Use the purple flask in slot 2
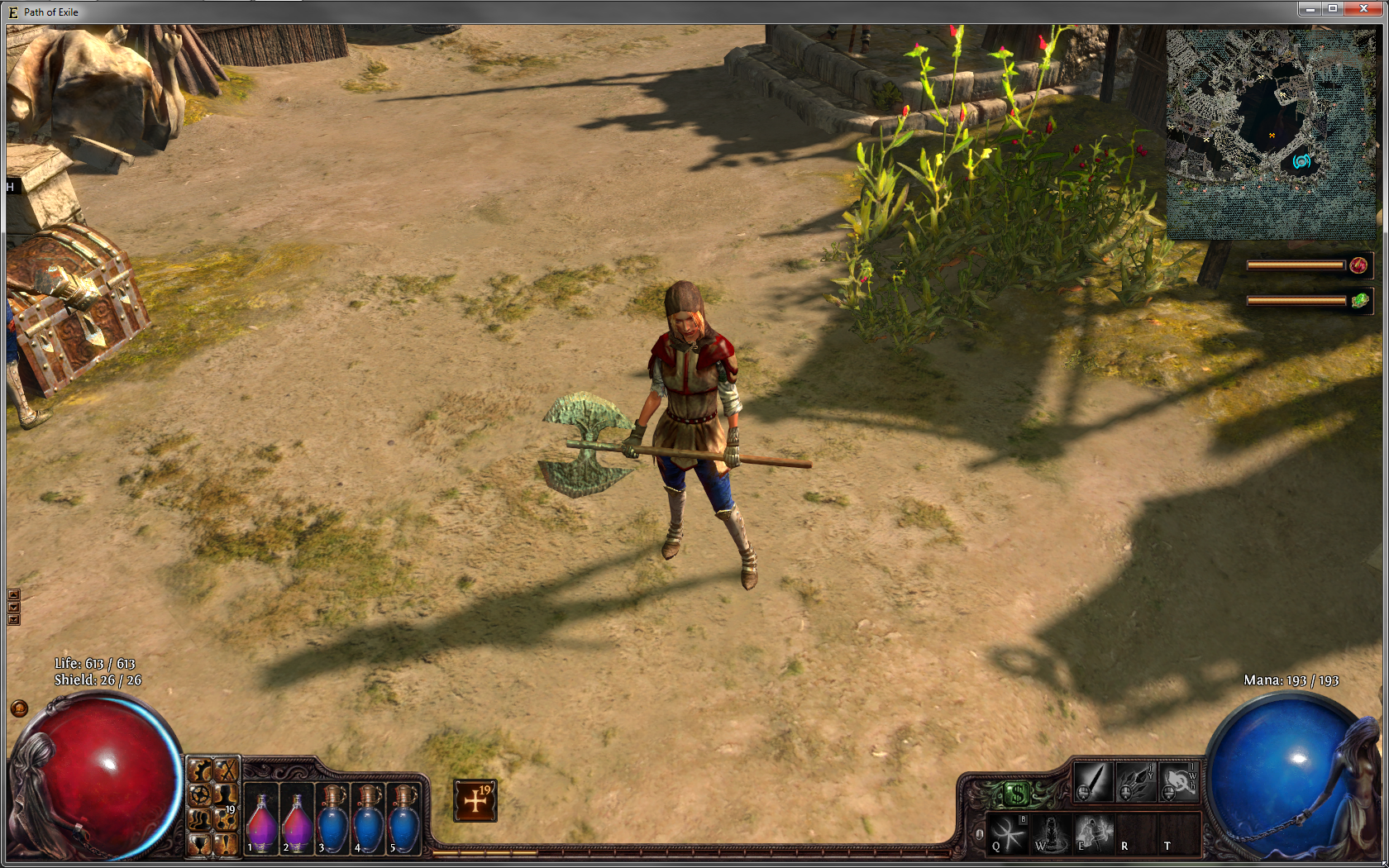1389x868 pixels. [x=297, y=821]
